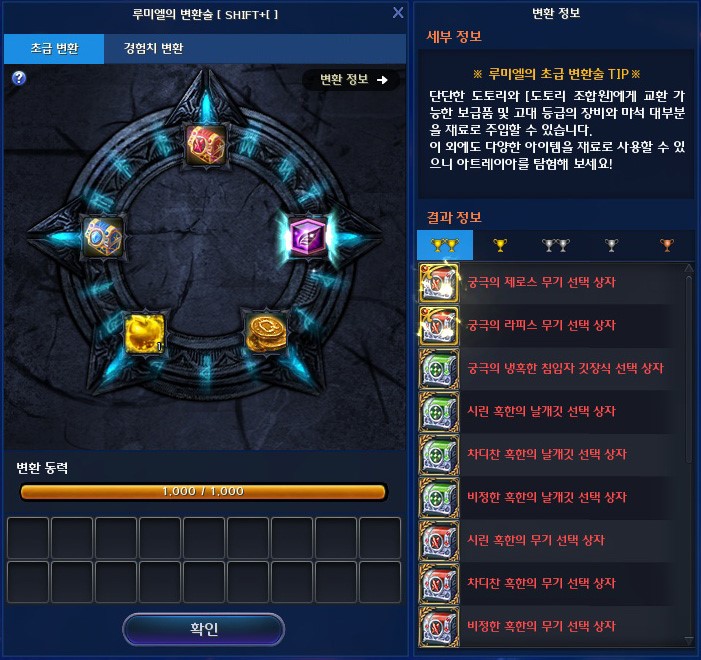Toggle the 변환 정보 arrow button

(352, 80)
